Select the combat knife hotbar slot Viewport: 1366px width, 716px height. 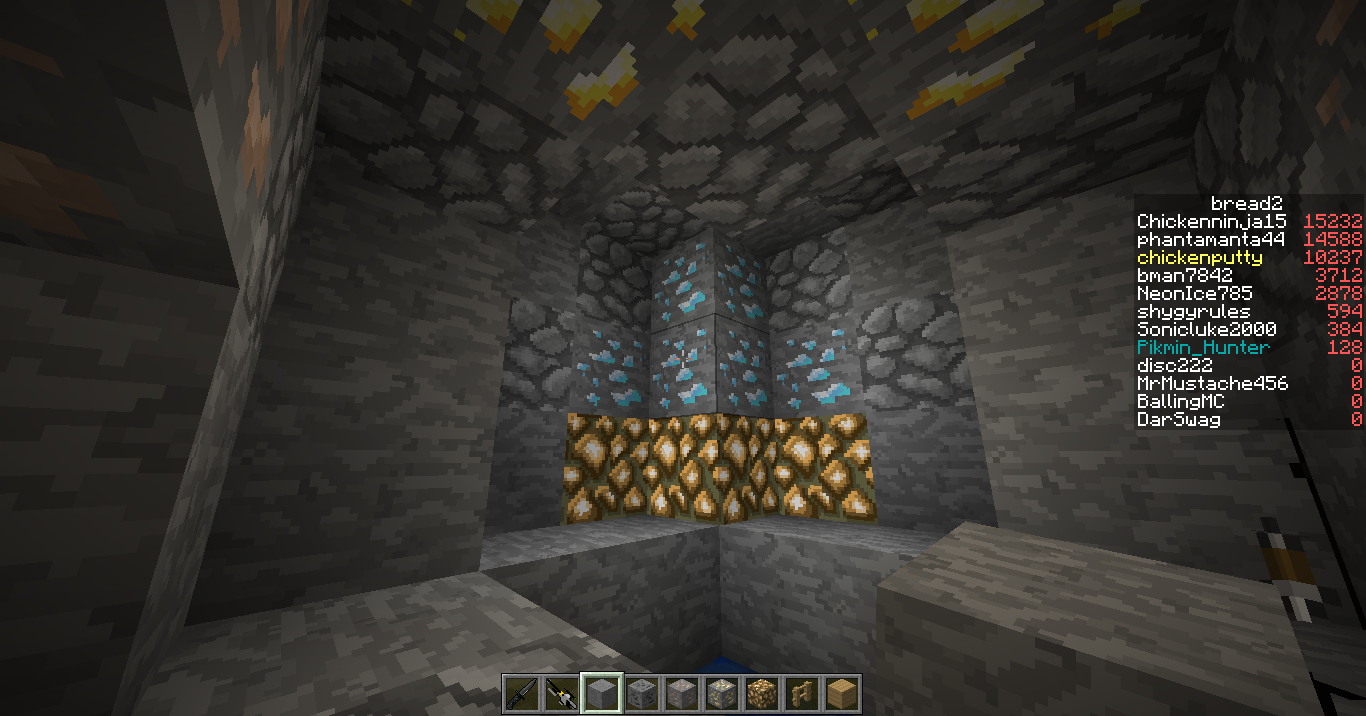click(x=521, y=693)
